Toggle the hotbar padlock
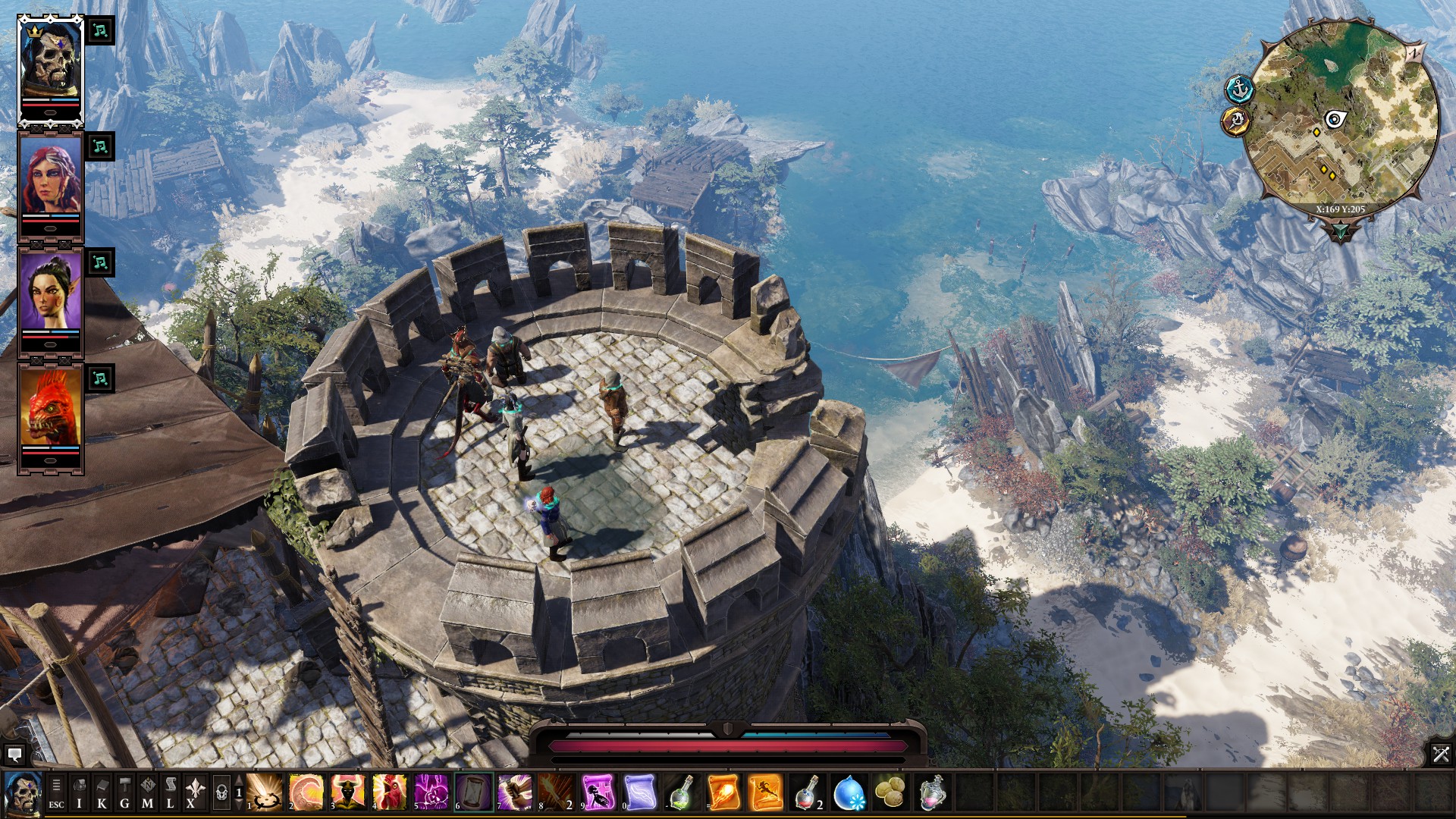 coord(221,792)
